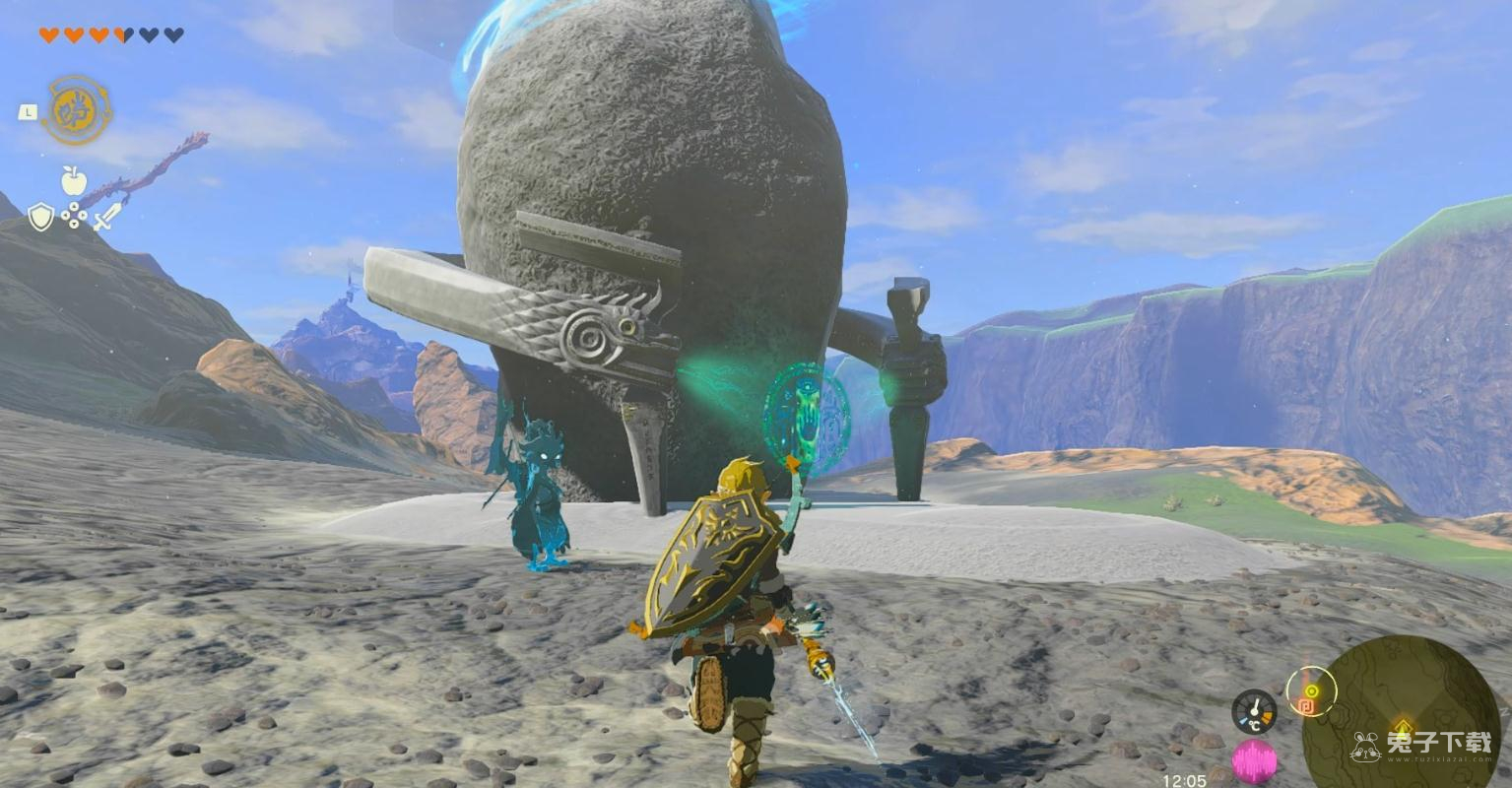
Task: Click the shrine sensor ring icon
Action: (1310, 691)
